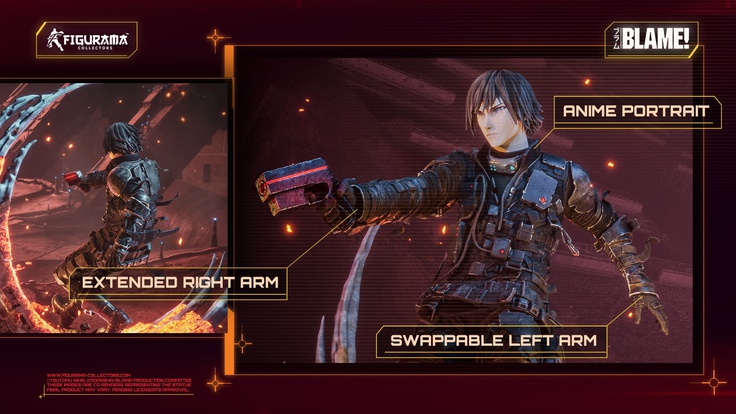Select the Swappable Left Arm label
This screenshot has height=414, width=736.
point(492,341)
